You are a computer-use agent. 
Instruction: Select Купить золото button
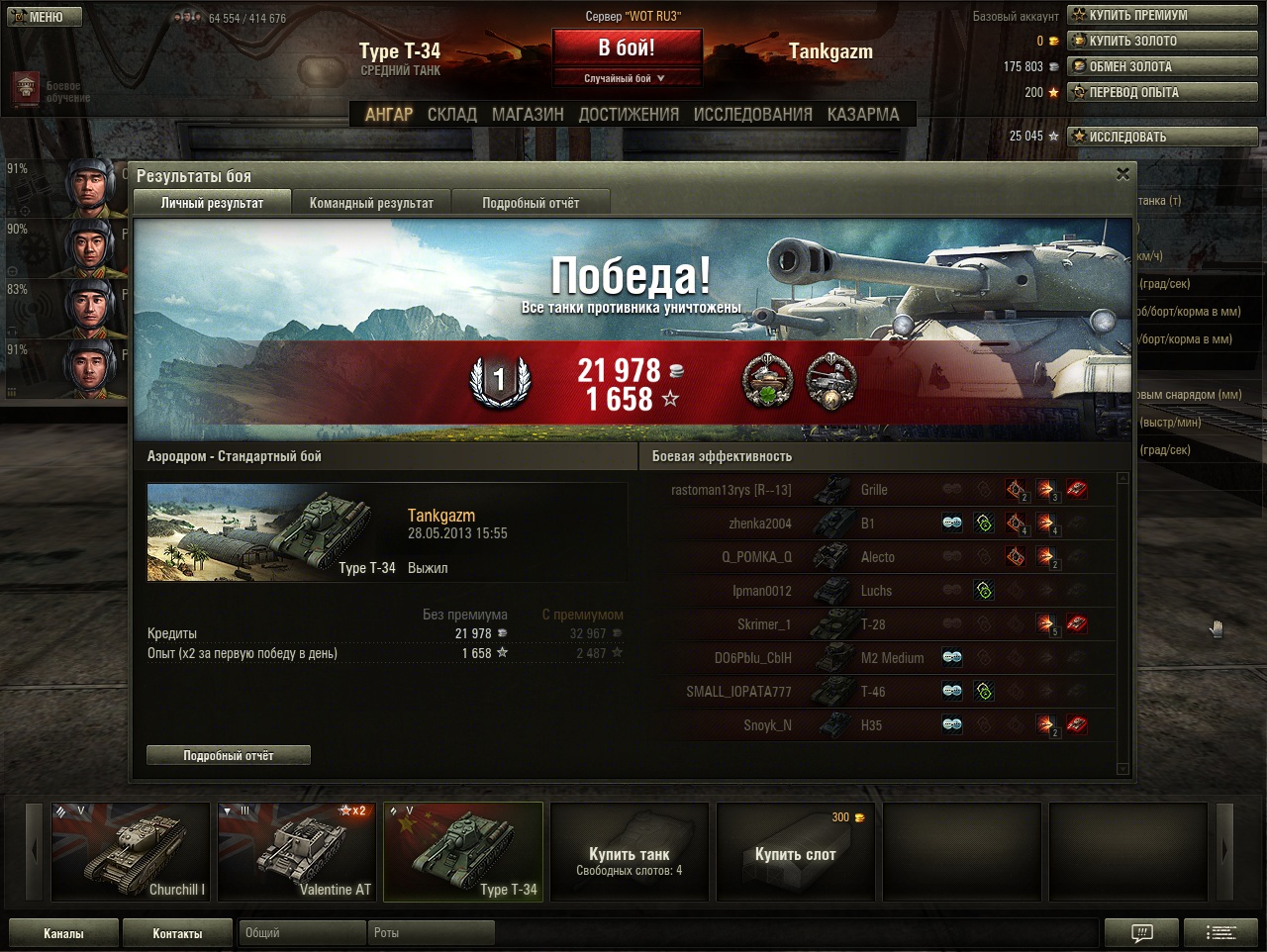[1162, 42]
